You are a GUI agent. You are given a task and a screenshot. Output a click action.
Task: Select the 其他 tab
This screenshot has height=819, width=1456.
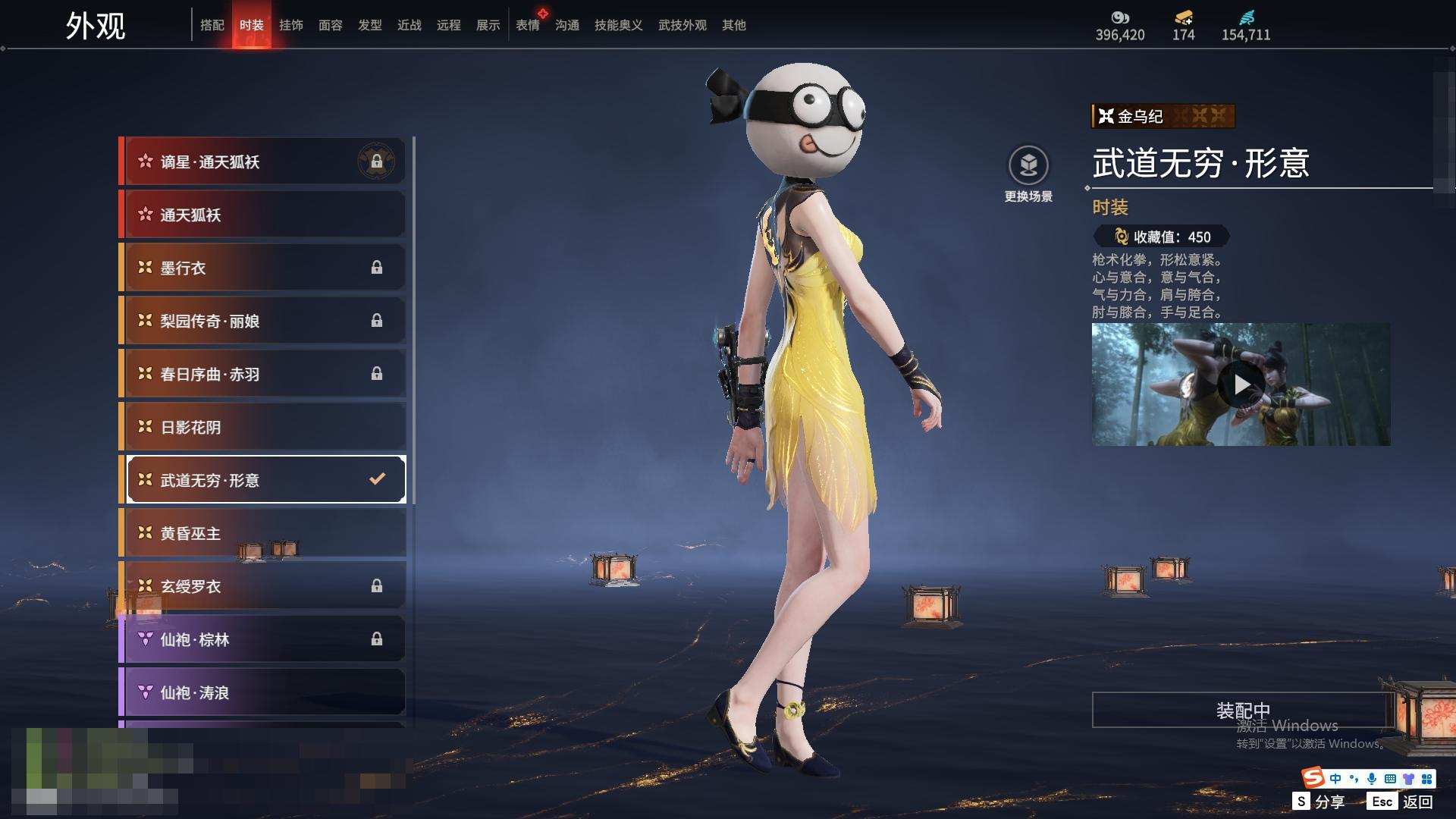click(x=733, y=25)
